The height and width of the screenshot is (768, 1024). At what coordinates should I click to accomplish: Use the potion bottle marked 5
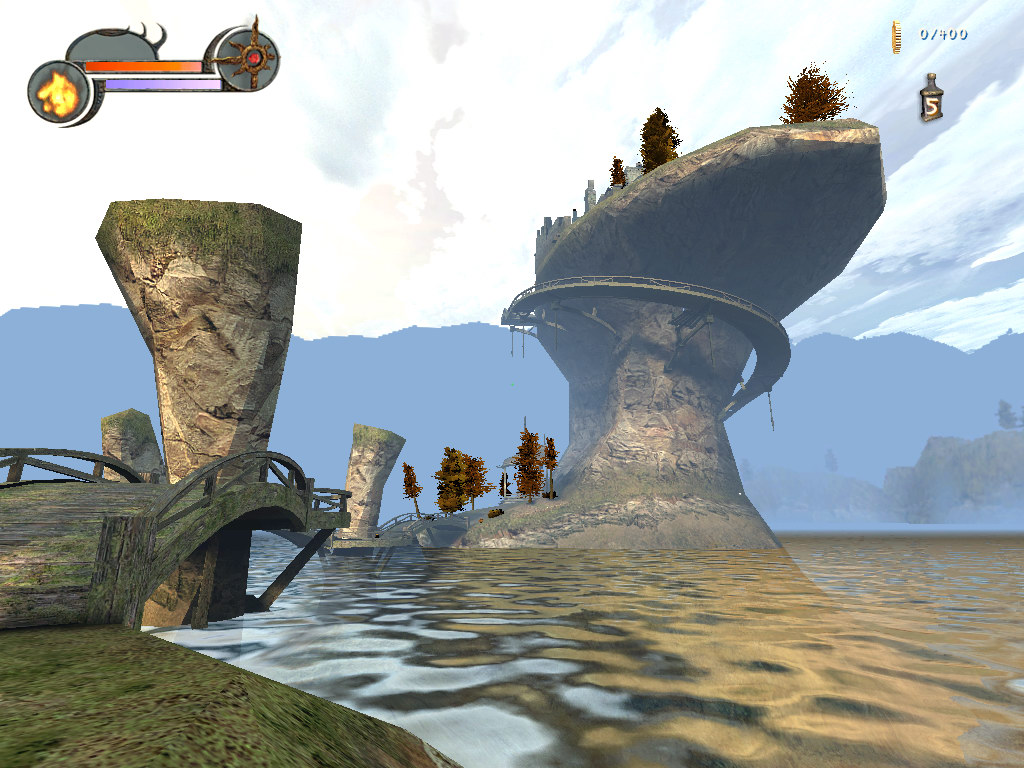931,100
